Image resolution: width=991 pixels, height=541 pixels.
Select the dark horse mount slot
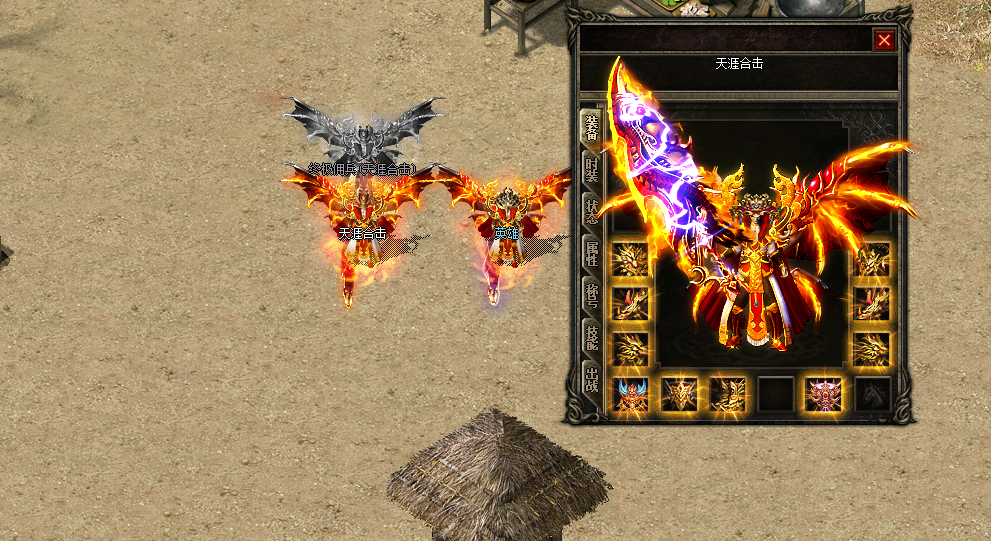tap(873, 394)
